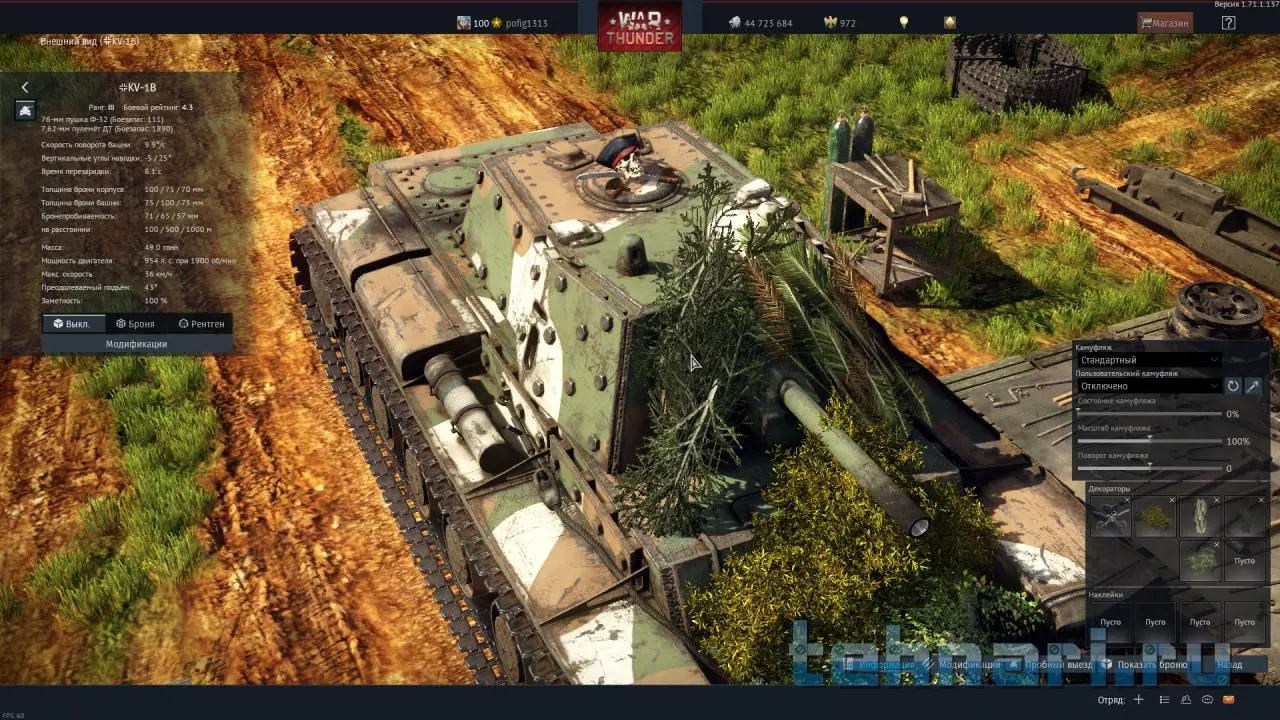
Task: Select the Выкл. view mode
Action: 71,324
